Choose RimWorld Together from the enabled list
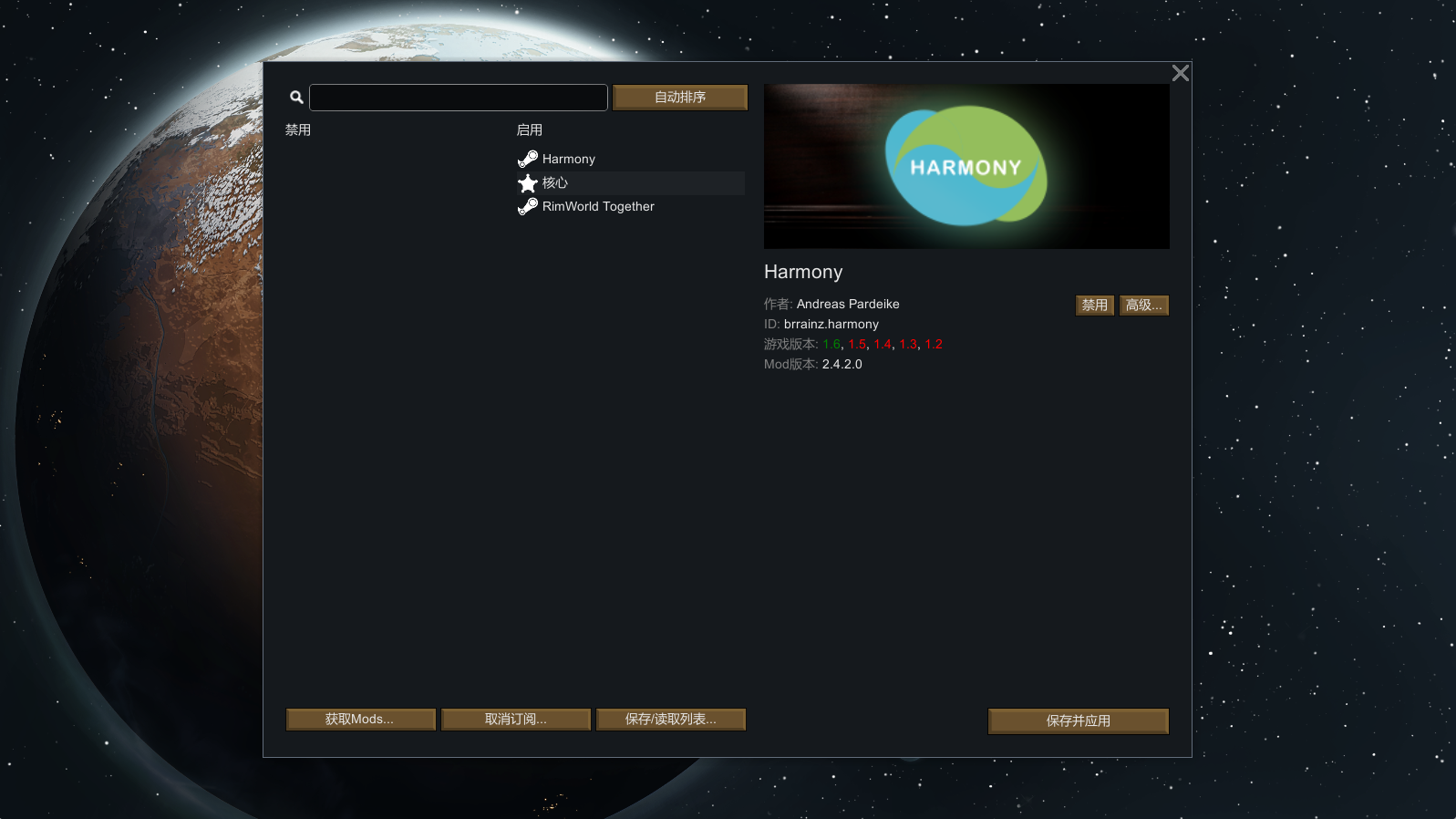This screenshot has width=1456, height=819. [598, 207]
